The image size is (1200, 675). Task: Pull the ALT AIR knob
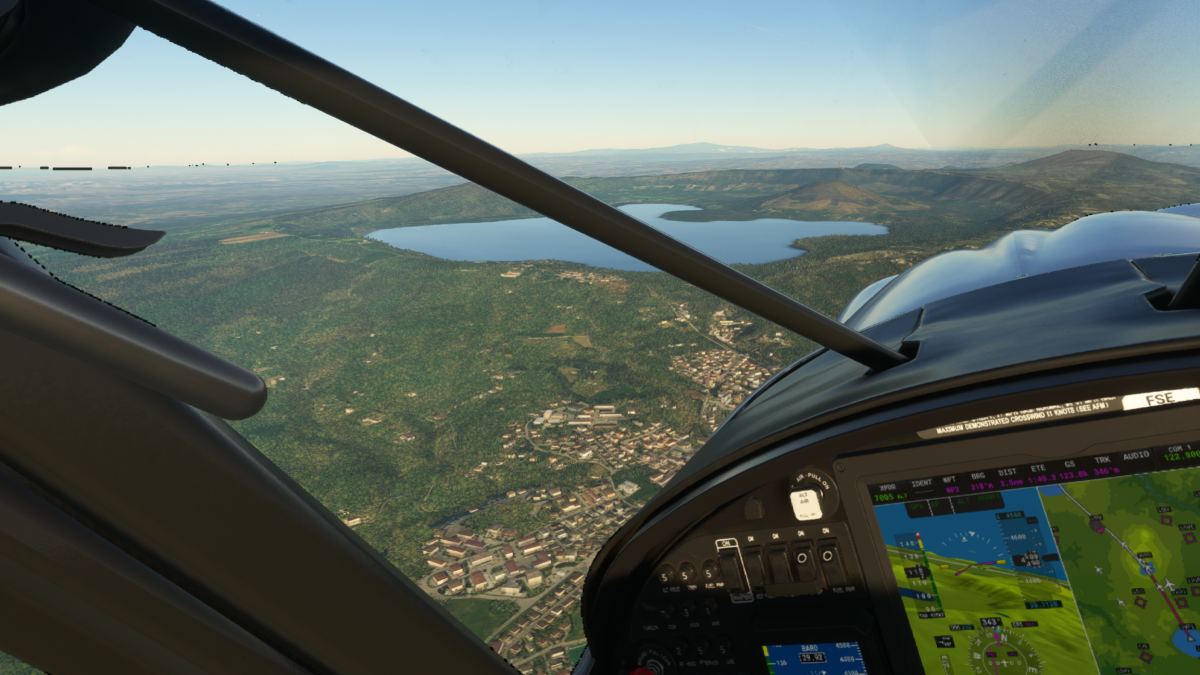pos(806,503)
